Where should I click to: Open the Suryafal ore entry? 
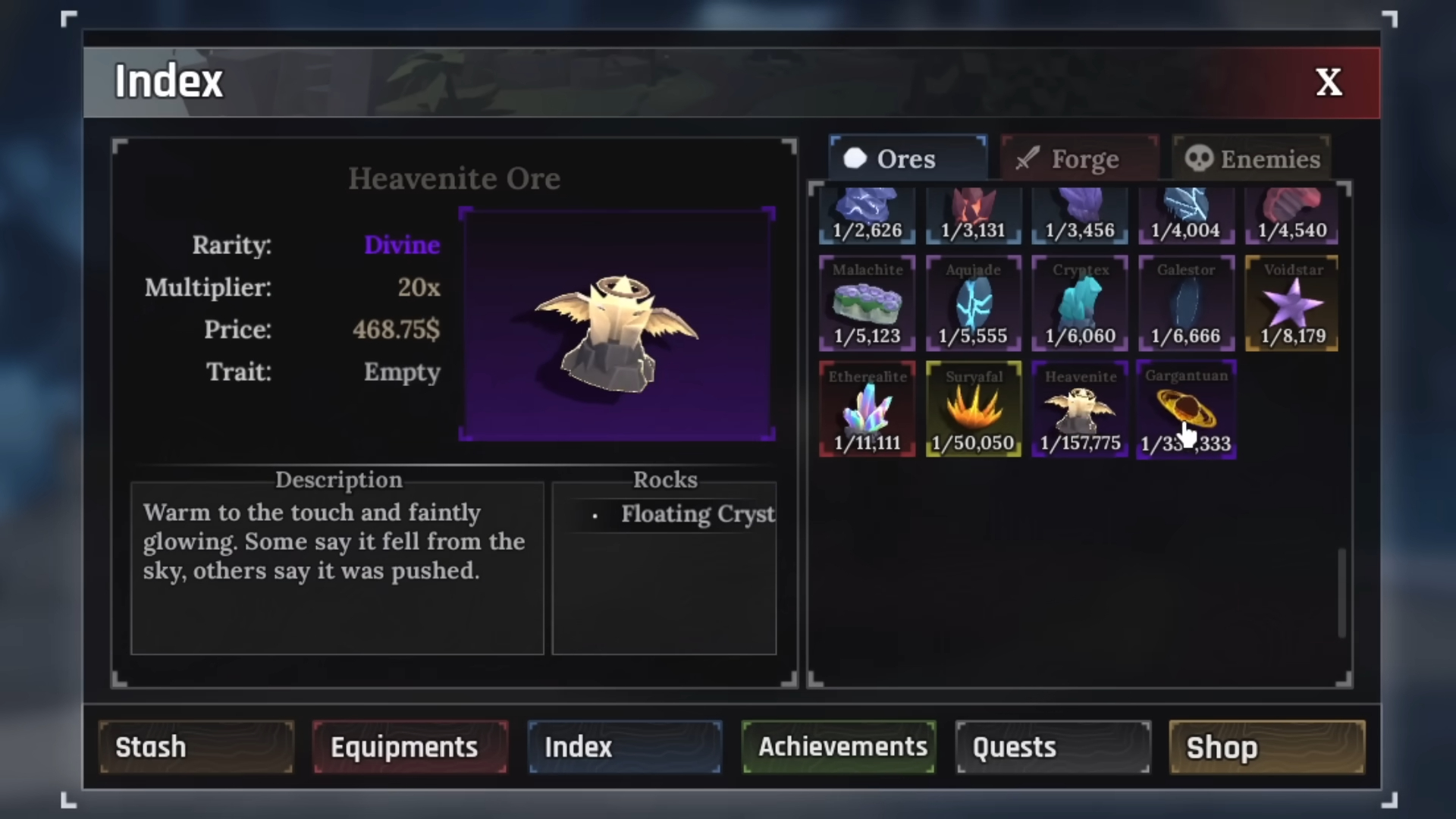pos(973,409)
